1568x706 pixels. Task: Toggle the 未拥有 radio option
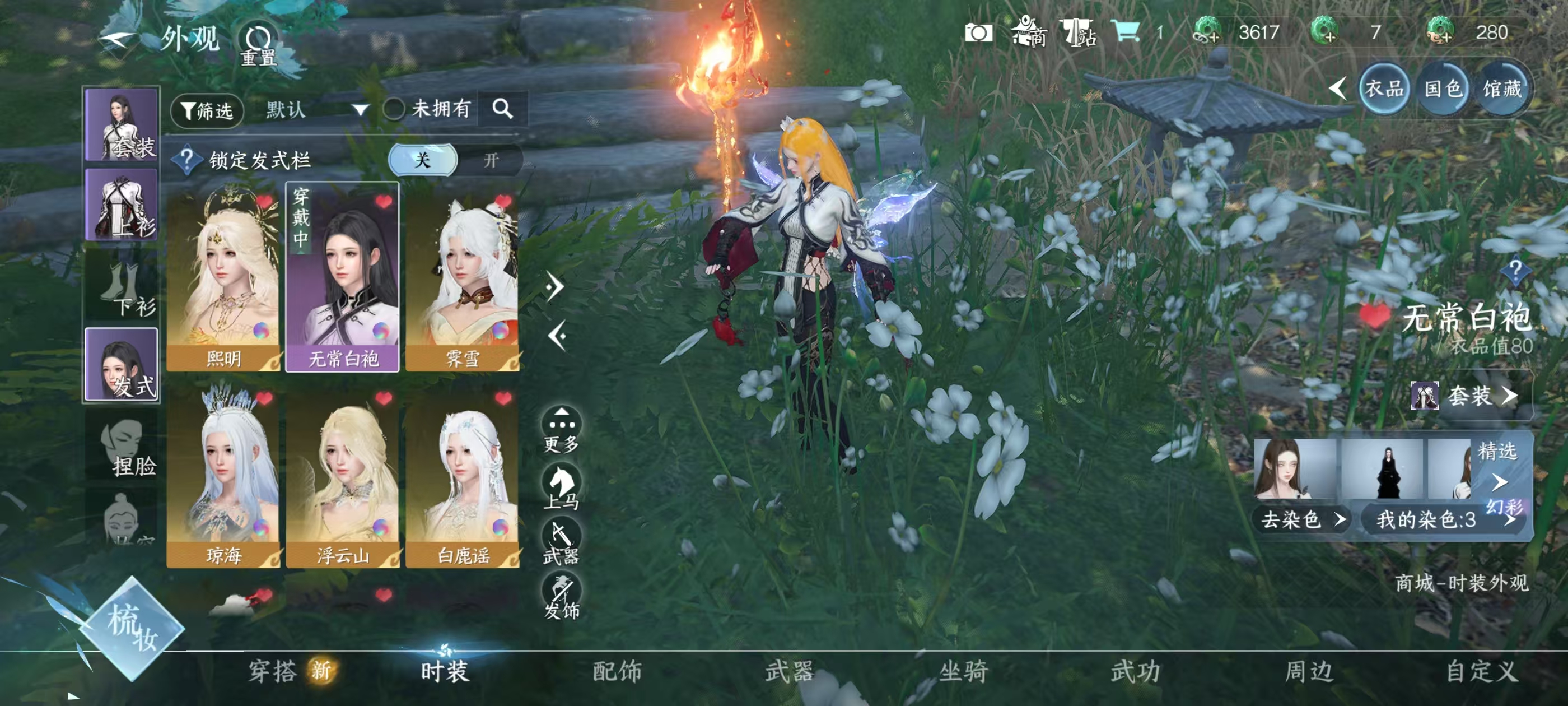pyautogui.click(x=394, y=110)
